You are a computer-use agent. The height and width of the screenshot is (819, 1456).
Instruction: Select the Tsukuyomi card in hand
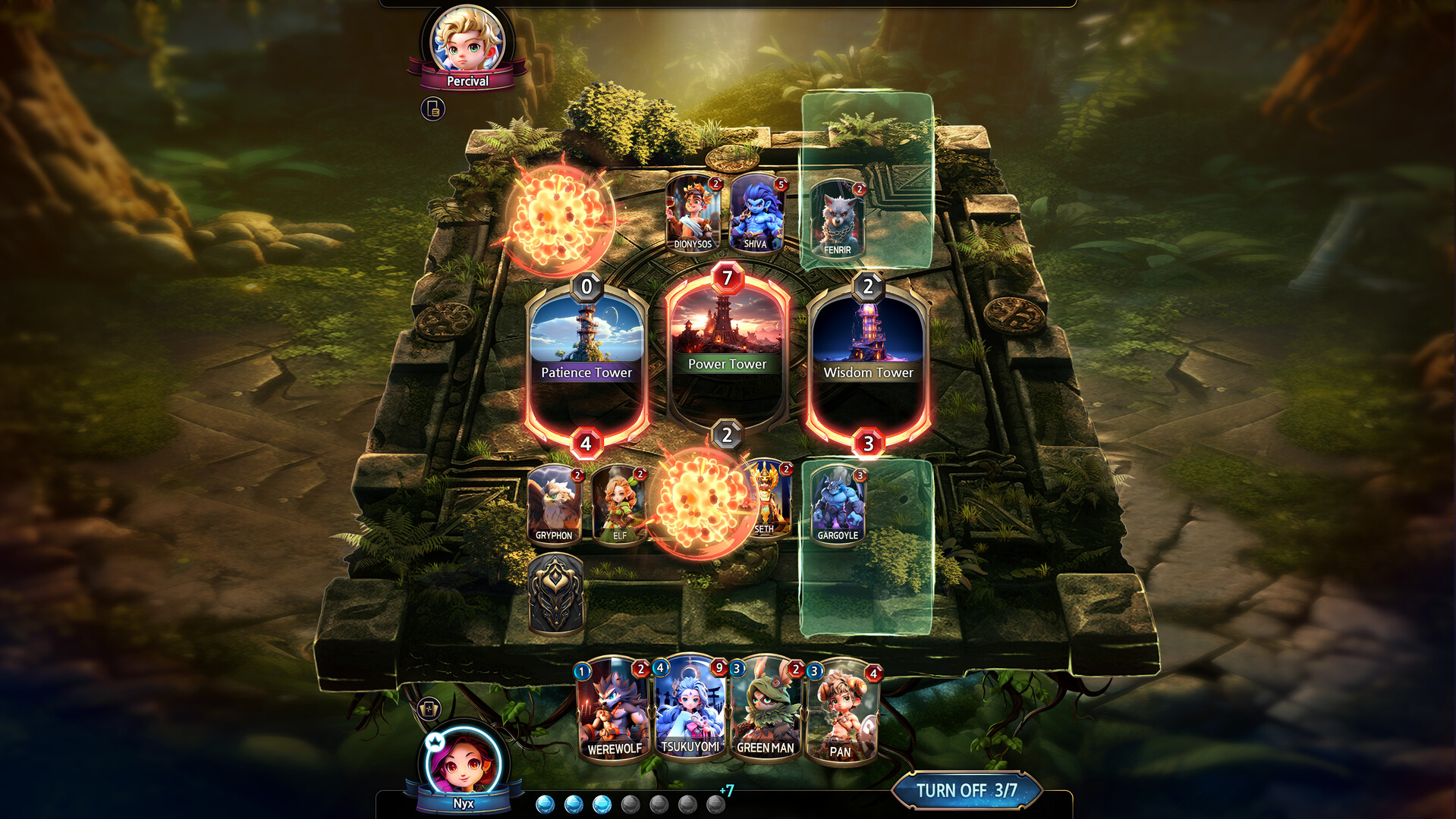689,709
